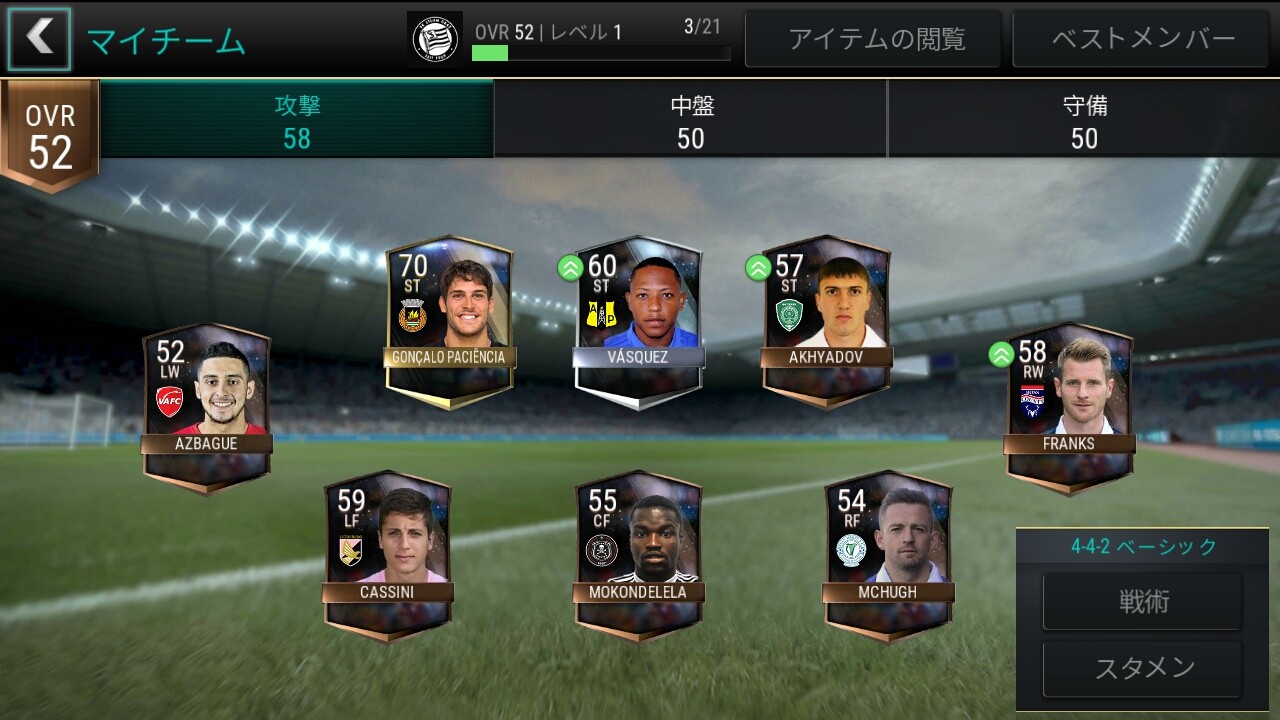This screenshot has width=1280, height=720.
Task: Switch to the 攻撃 attack tab
Action: point(297,120)
